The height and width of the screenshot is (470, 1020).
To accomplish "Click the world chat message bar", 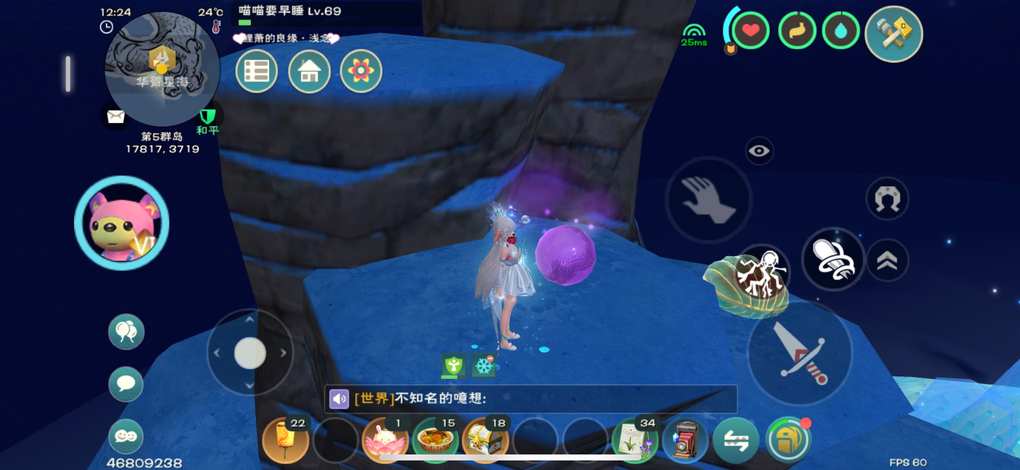I will (x=531, y=399).
